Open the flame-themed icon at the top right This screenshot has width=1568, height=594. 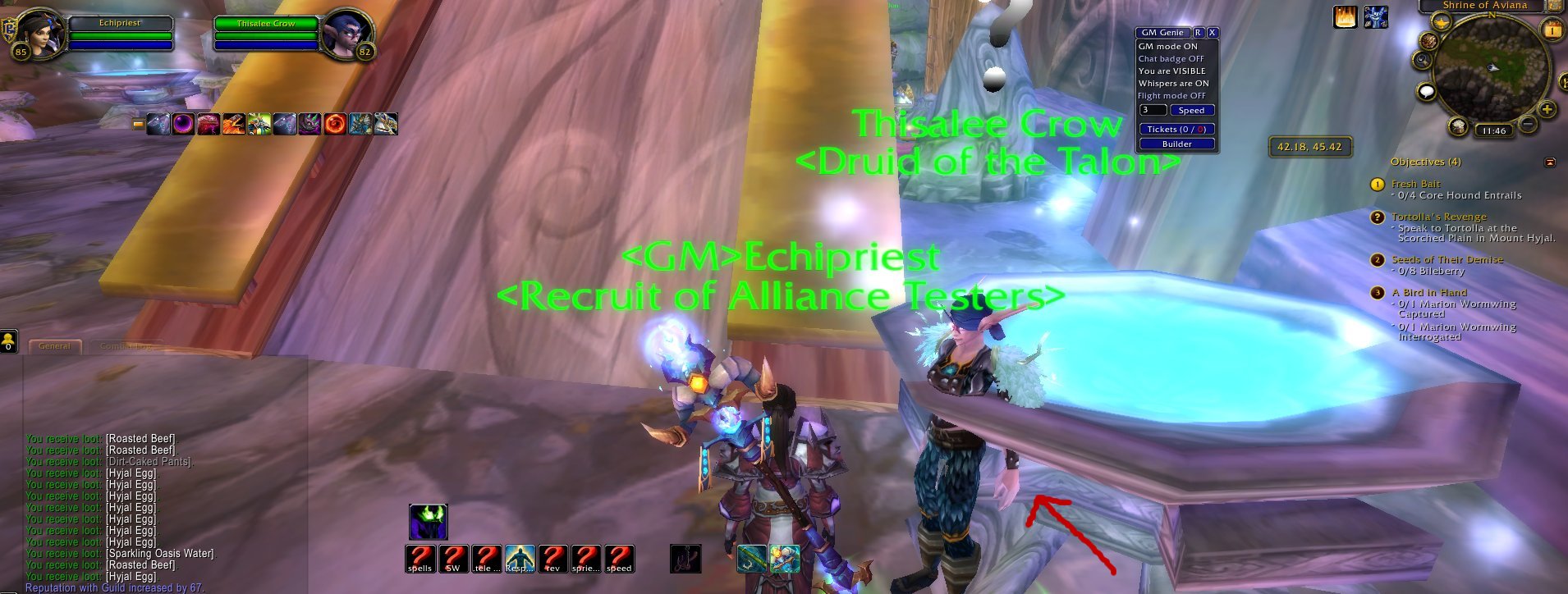1345,15
